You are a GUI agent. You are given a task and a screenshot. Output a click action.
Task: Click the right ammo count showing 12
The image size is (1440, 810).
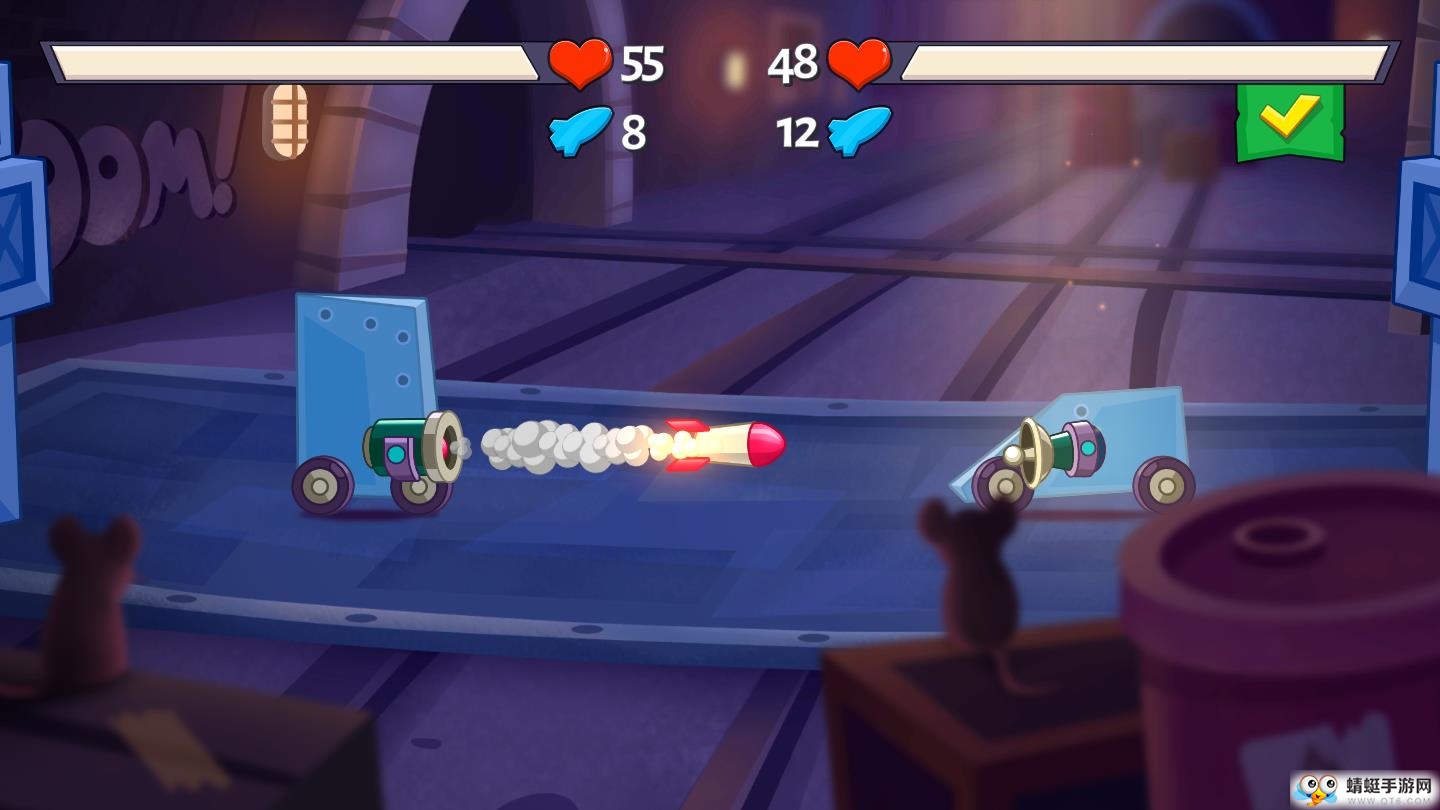797,133
